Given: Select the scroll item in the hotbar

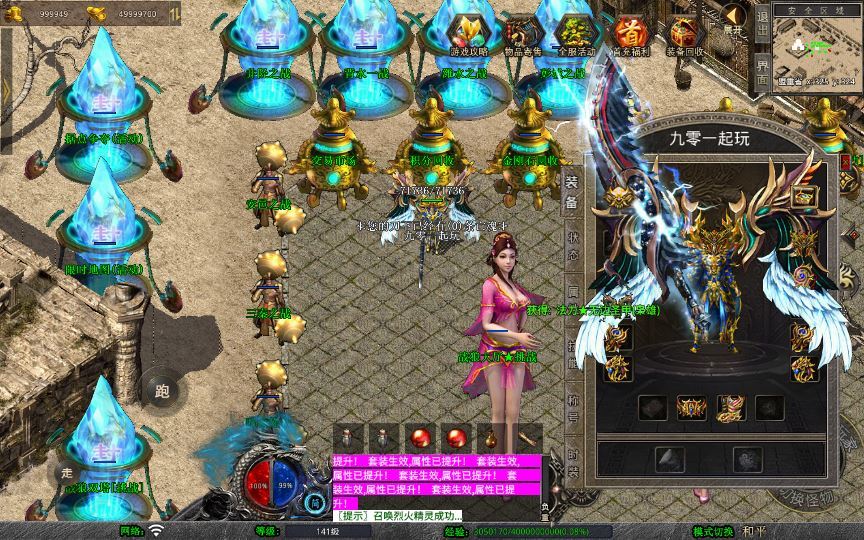Looking at the screenshot, I should (x=527, y=438).
